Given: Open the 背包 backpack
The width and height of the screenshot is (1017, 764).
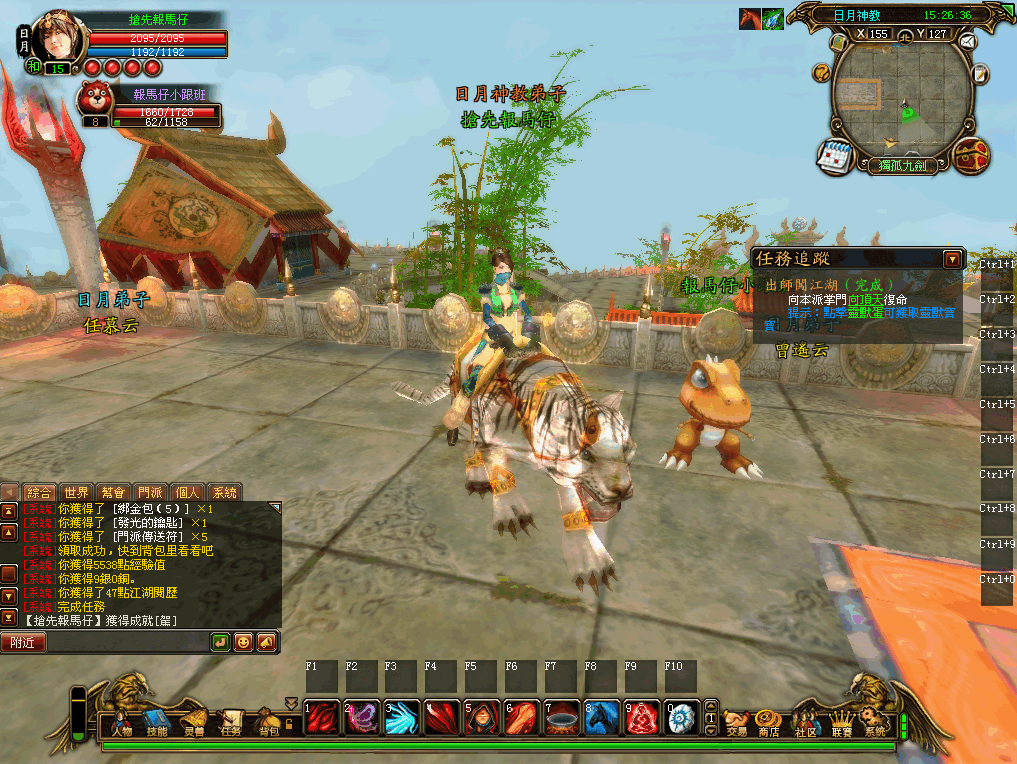Looking at the screenshot, I should (268, 721).
